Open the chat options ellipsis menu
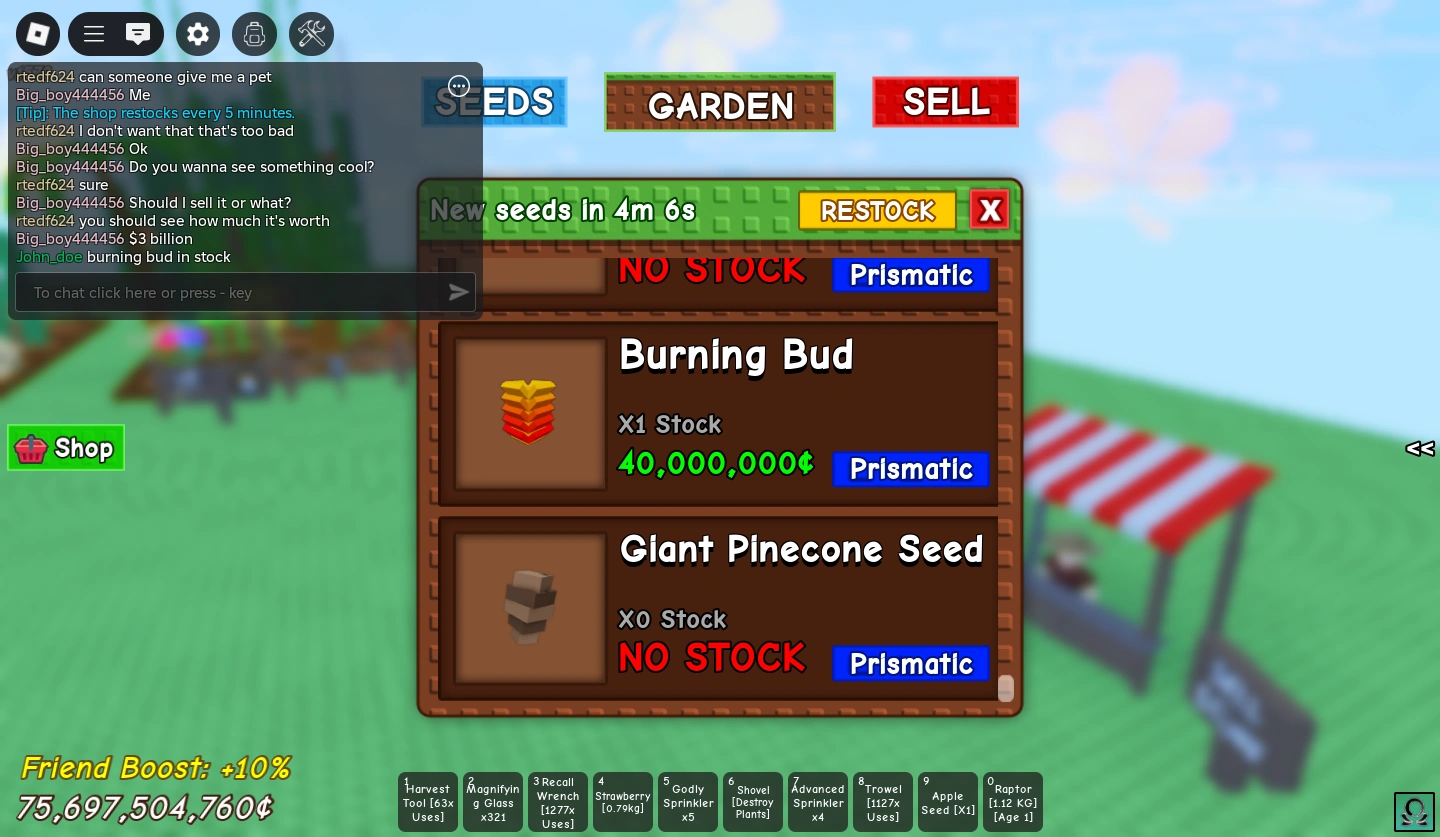Screen dimensions: 1440x837 coord(459,86)
